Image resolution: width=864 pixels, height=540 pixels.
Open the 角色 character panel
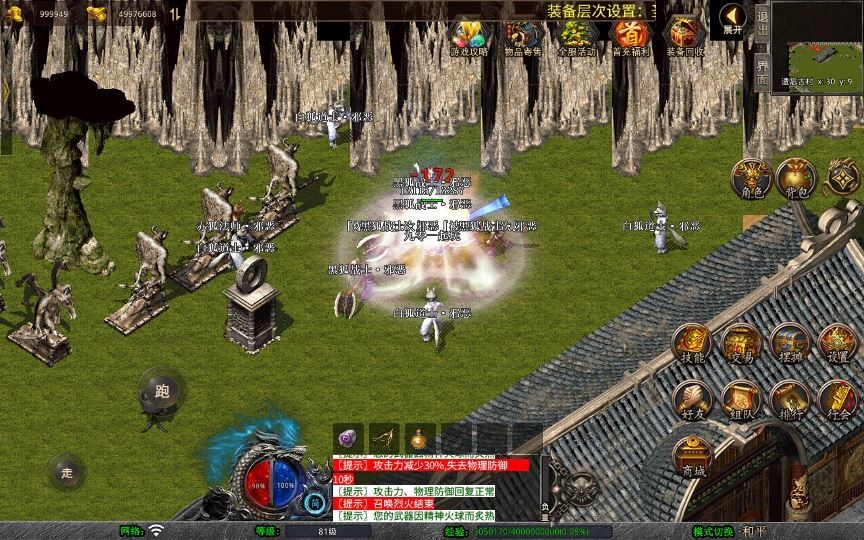(x=750, y=178)
